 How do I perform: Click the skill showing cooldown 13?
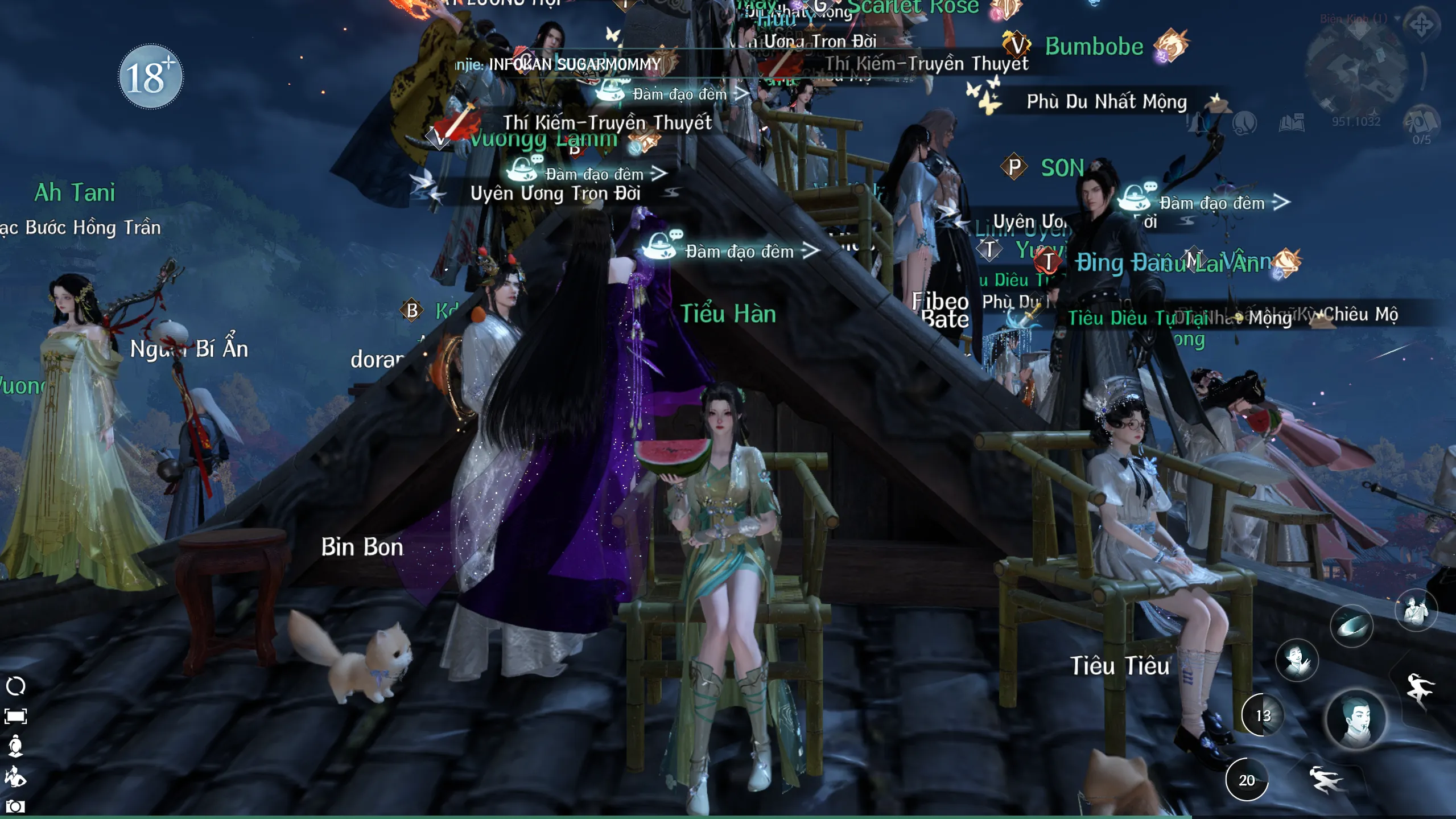pos(1263,715)
